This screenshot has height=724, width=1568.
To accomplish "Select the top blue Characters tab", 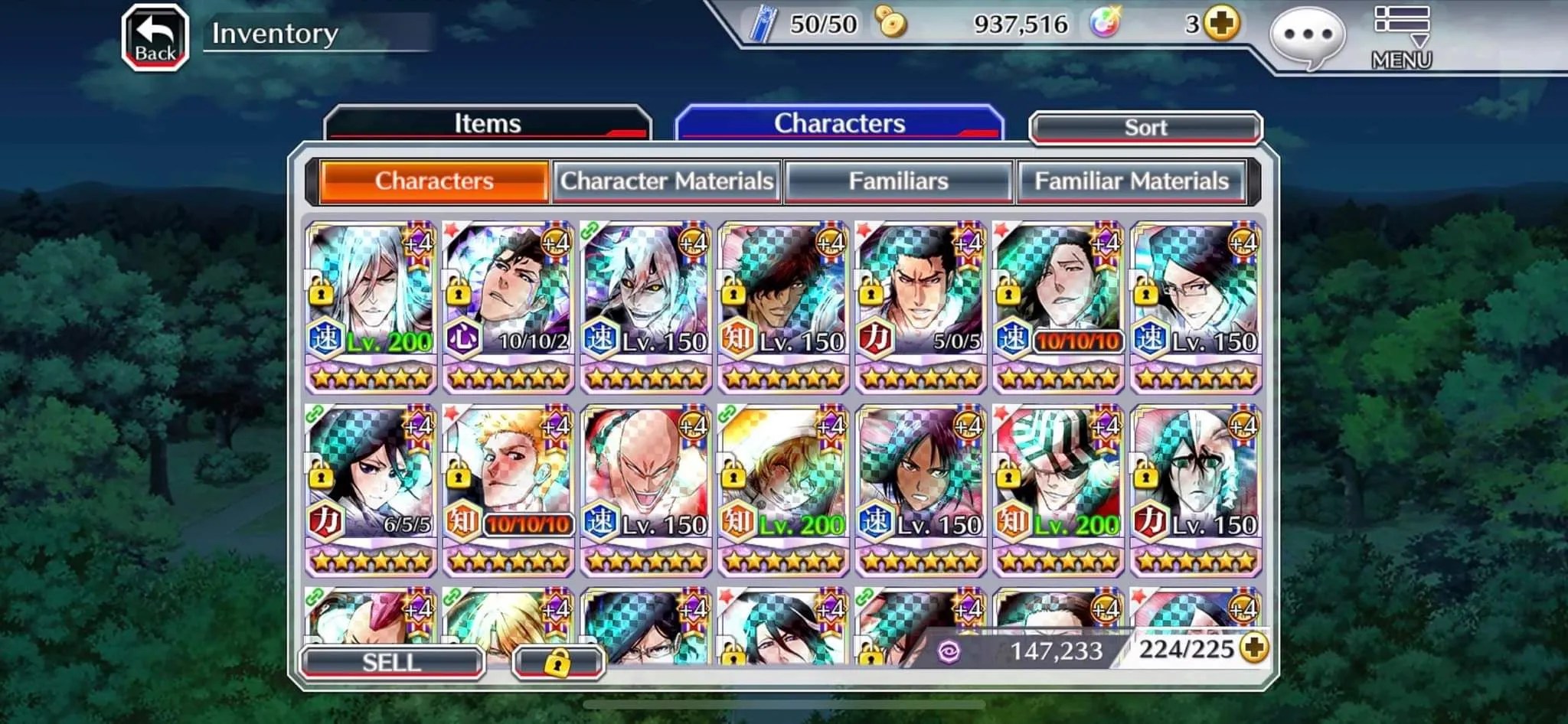I will (839, 124).
